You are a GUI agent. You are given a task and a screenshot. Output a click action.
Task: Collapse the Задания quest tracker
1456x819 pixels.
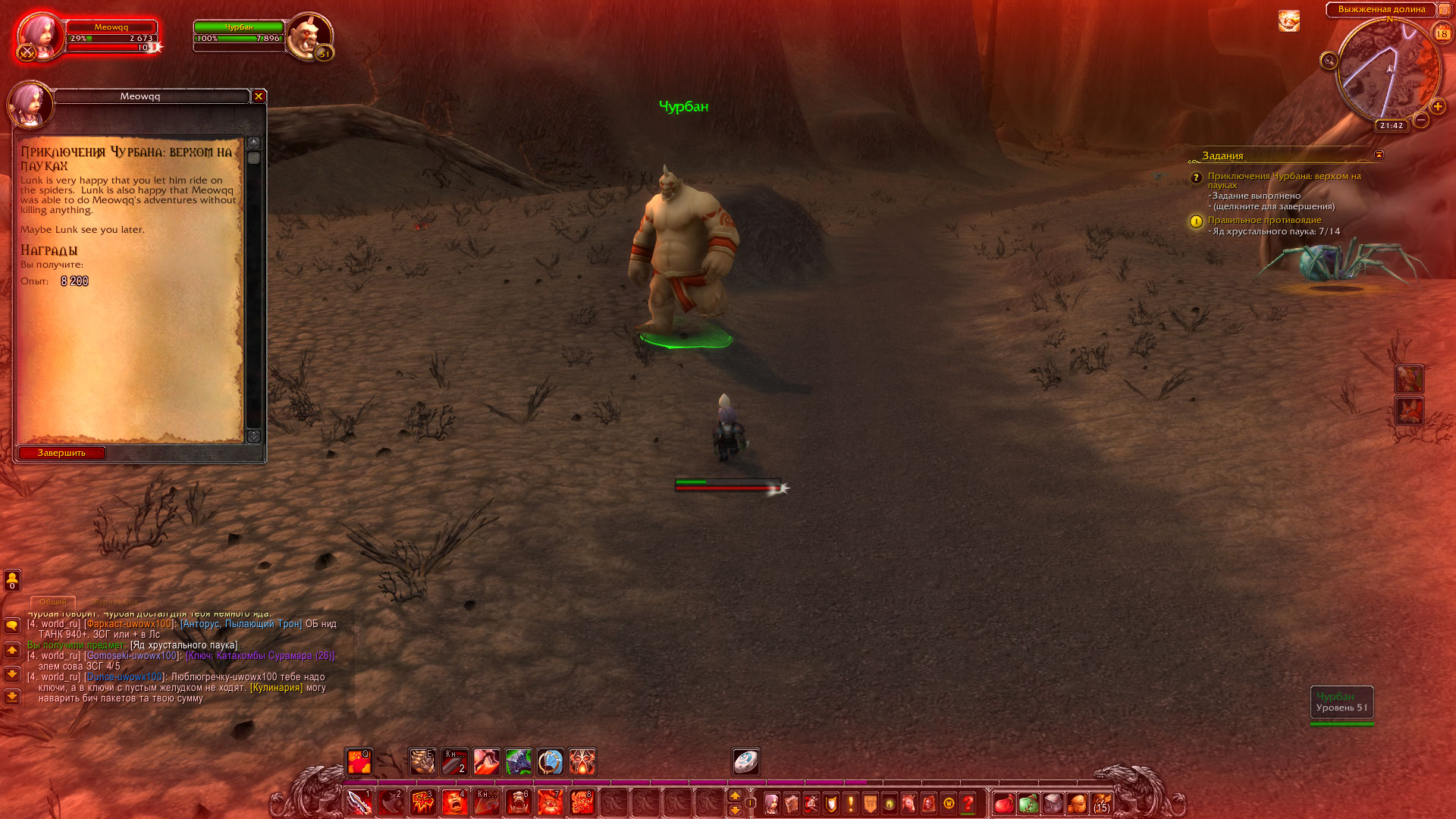[1379, 155]
